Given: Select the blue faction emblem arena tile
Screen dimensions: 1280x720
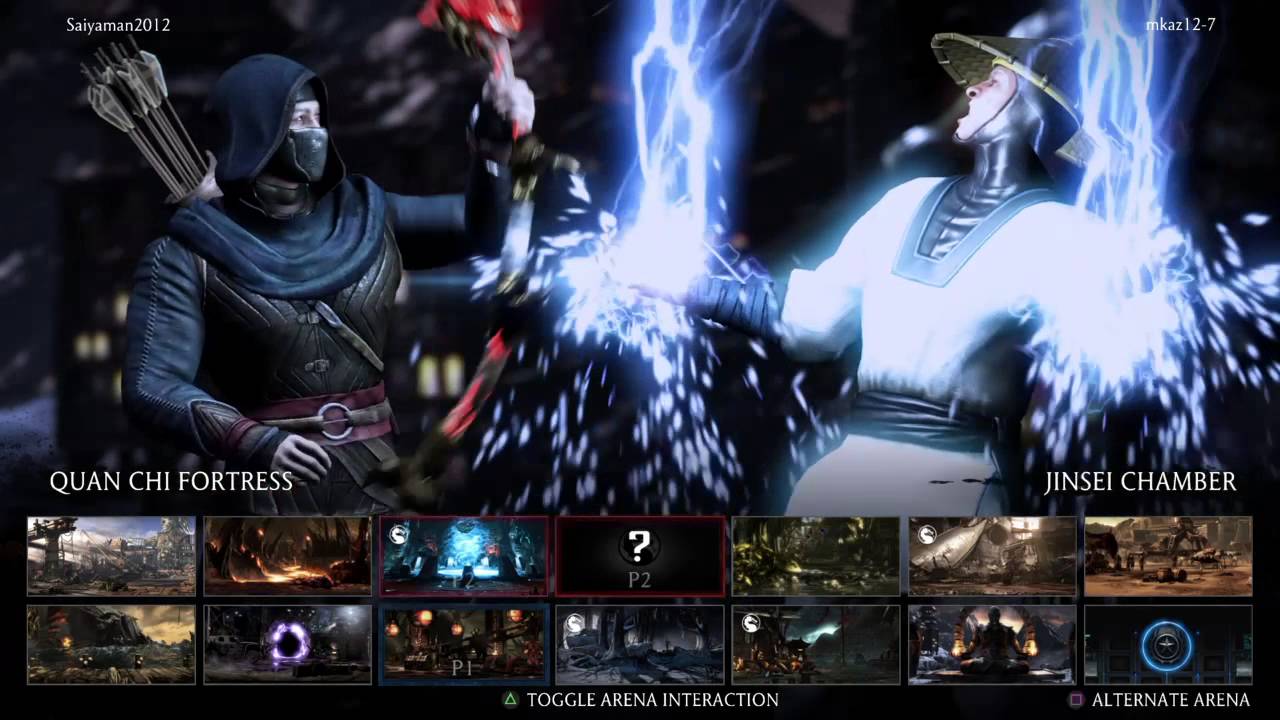Looking at the screenshot, I should pos(1166,646).
